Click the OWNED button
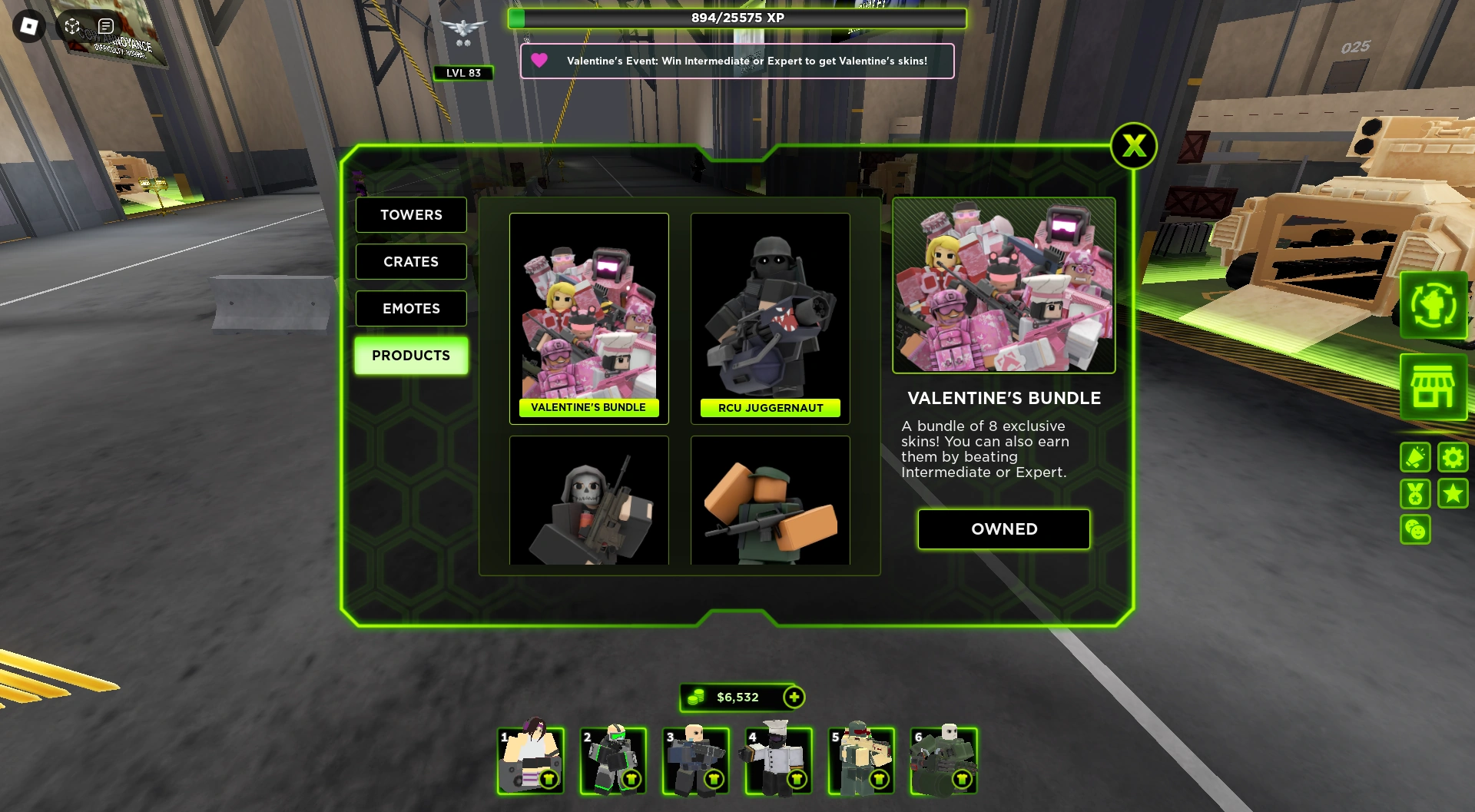 1003,529
